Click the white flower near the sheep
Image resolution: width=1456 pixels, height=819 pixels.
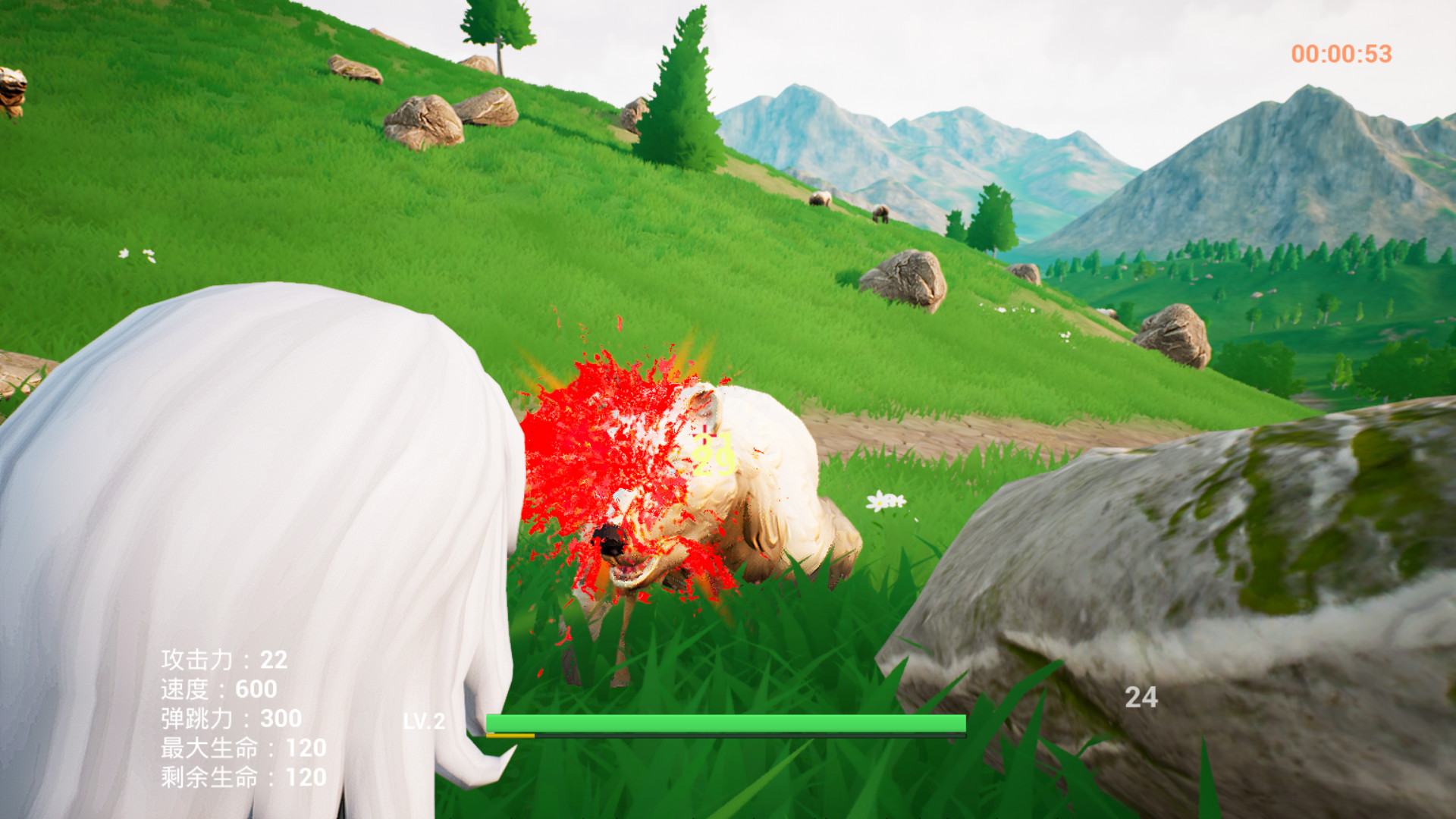coord(883,500)
